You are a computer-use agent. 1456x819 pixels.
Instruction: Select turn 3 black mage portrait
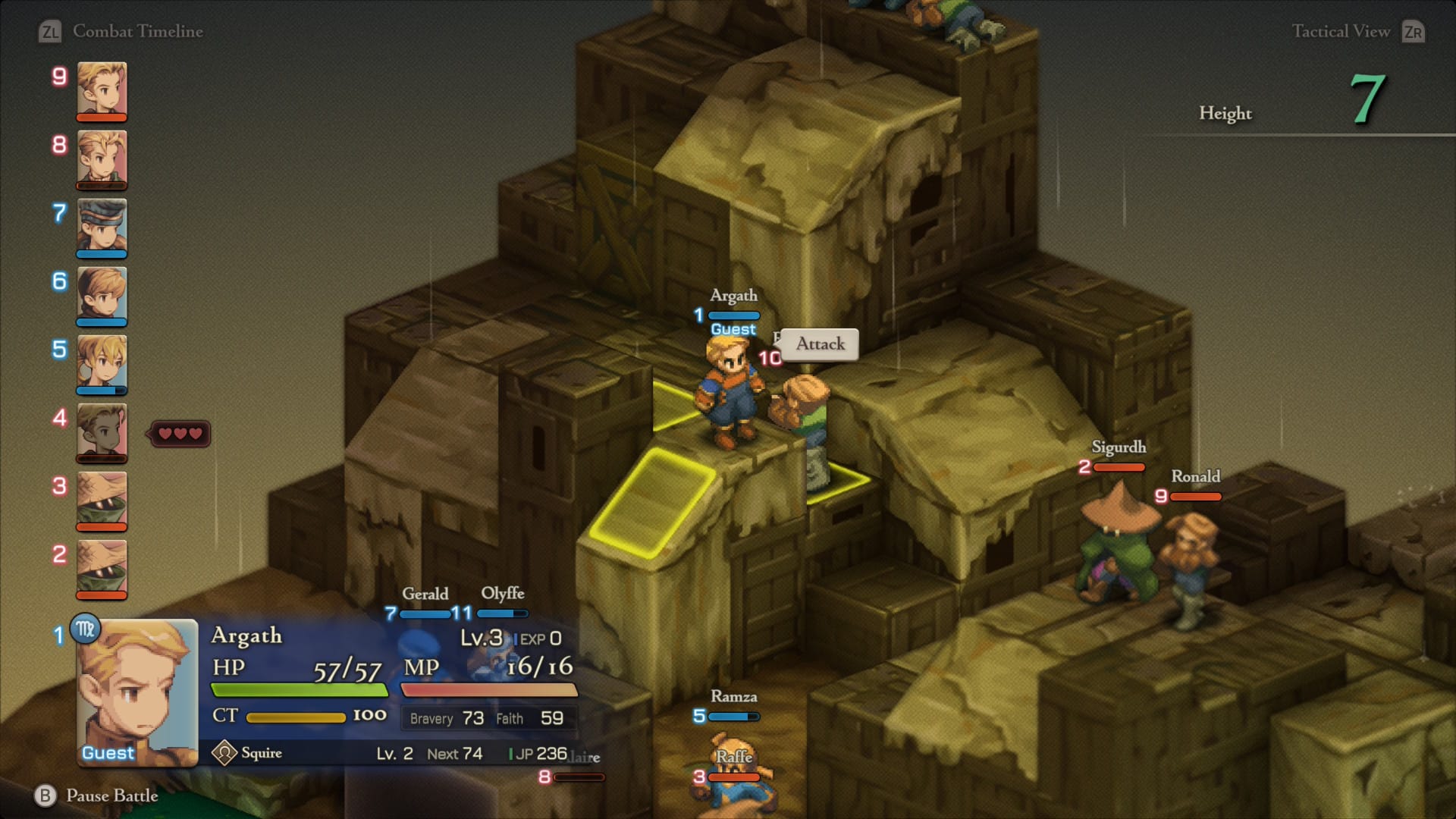(x=102, y=499)
